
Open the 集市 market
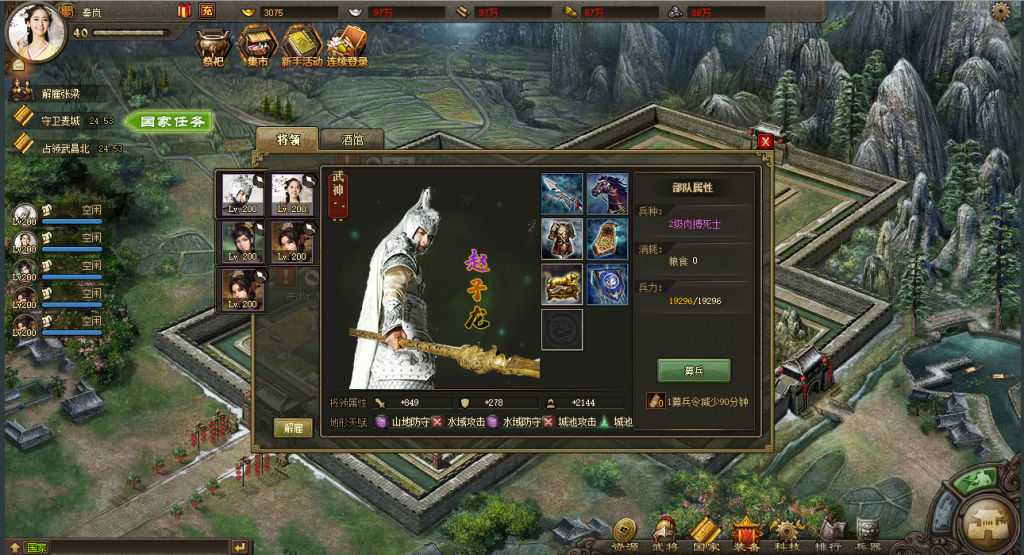coord(257,45)
